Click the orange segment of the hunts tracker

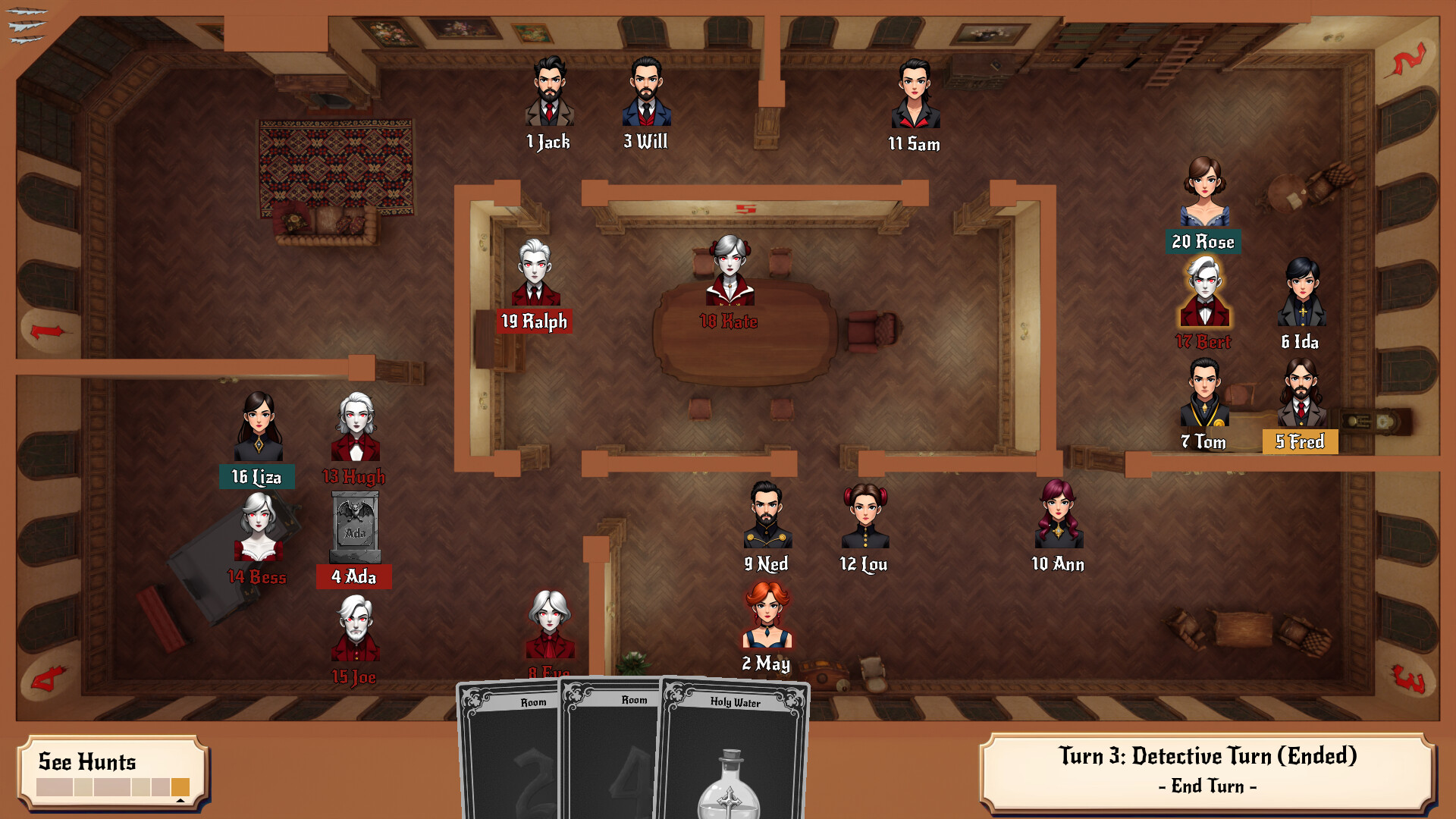pyautogui.click(x=180, y=786)
